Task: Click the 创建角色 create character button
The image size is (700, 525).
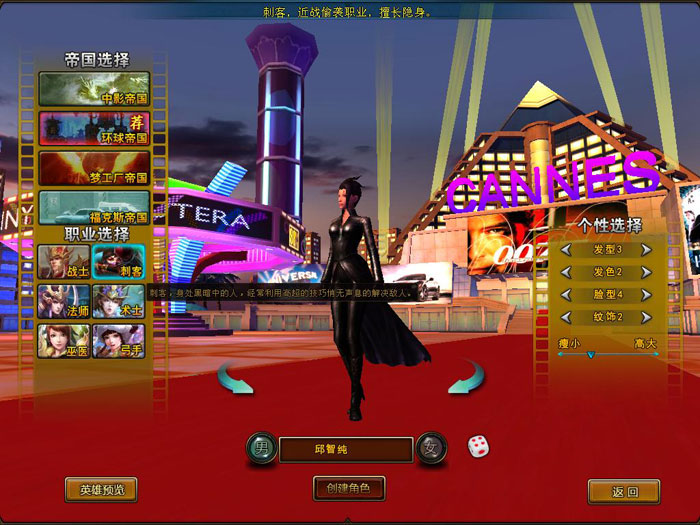Action: [349, 489]
